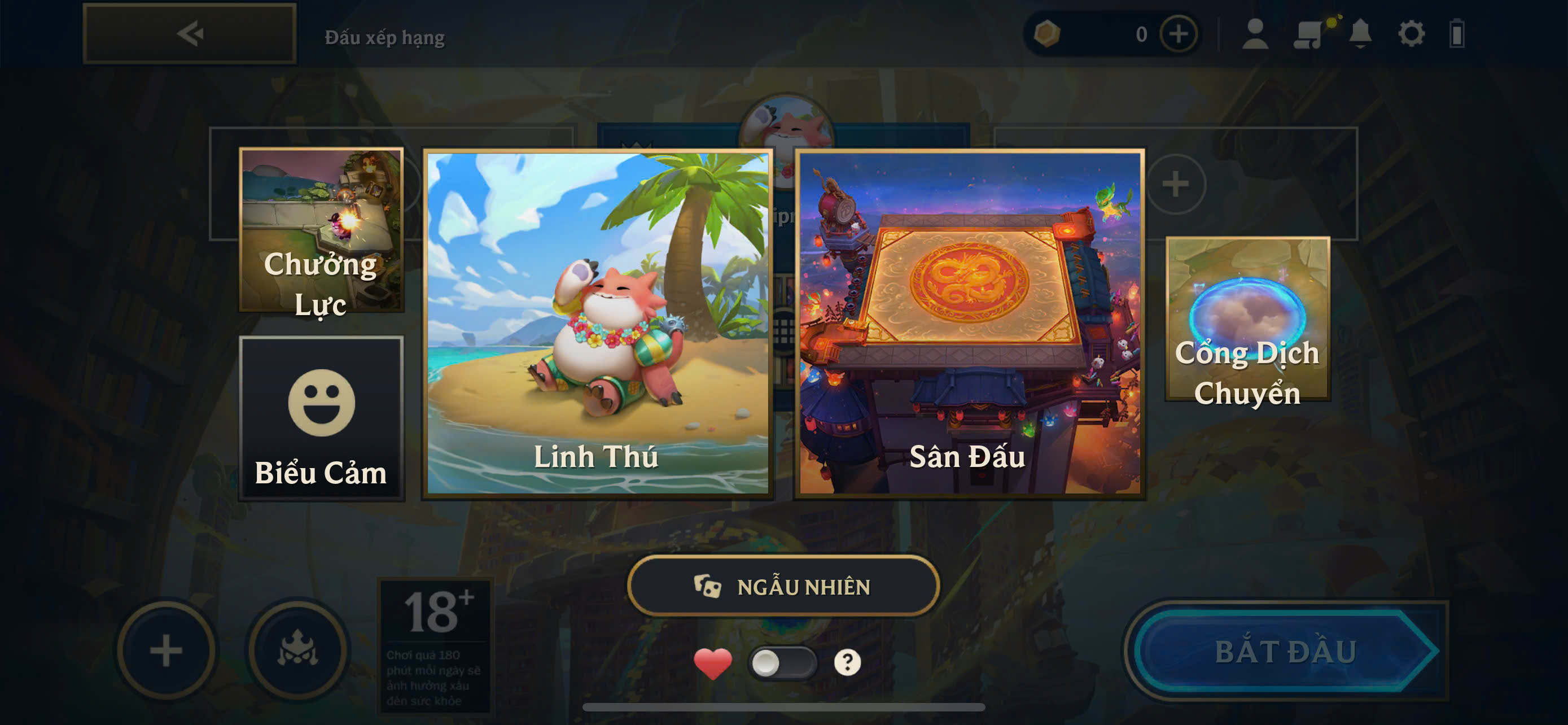Toggle the favorites switch beside the heart
This screenshot has height=725, width=1568.
(x=782, y=662)
